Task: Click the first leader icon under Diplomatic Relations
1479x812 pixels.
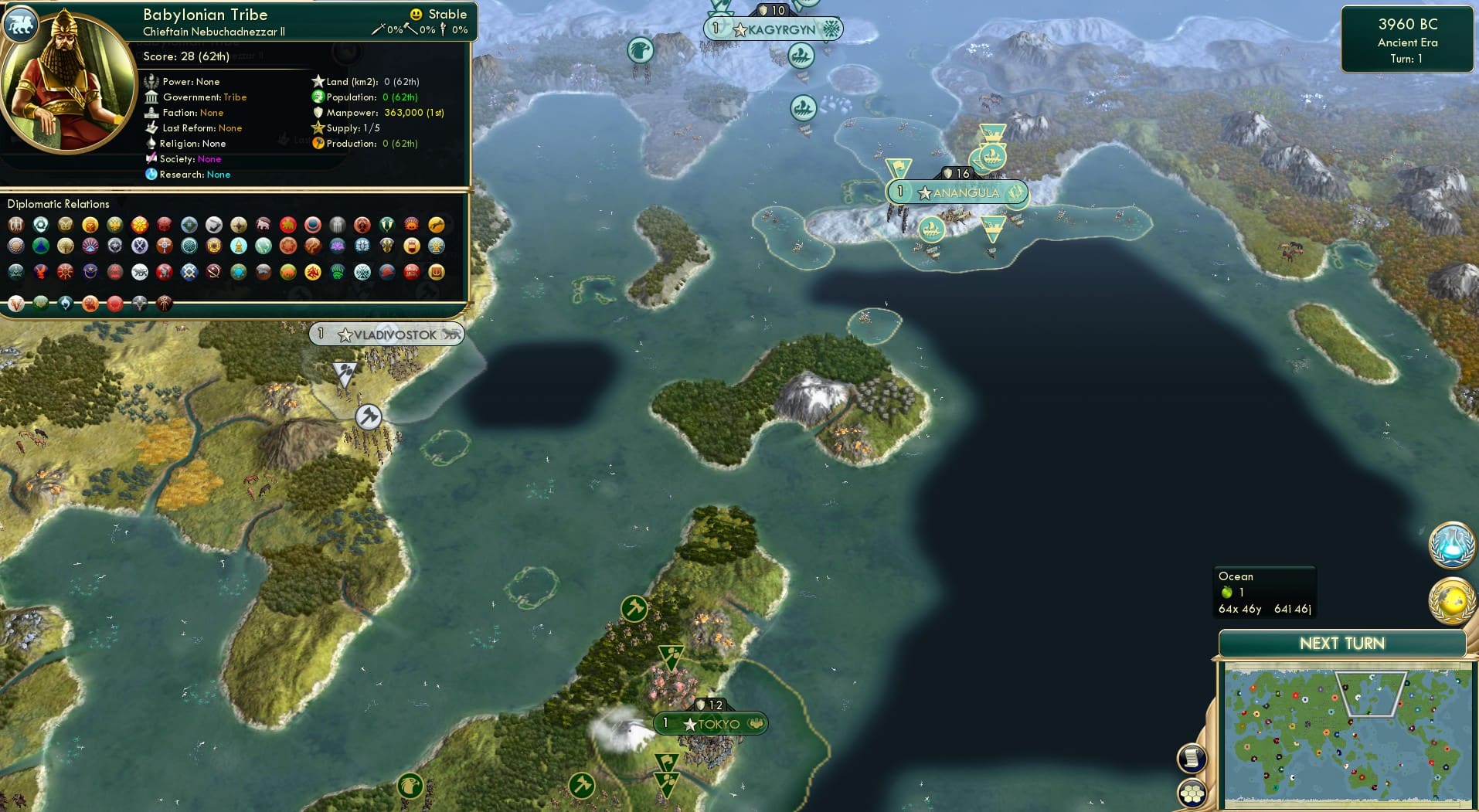Action: 15,225
